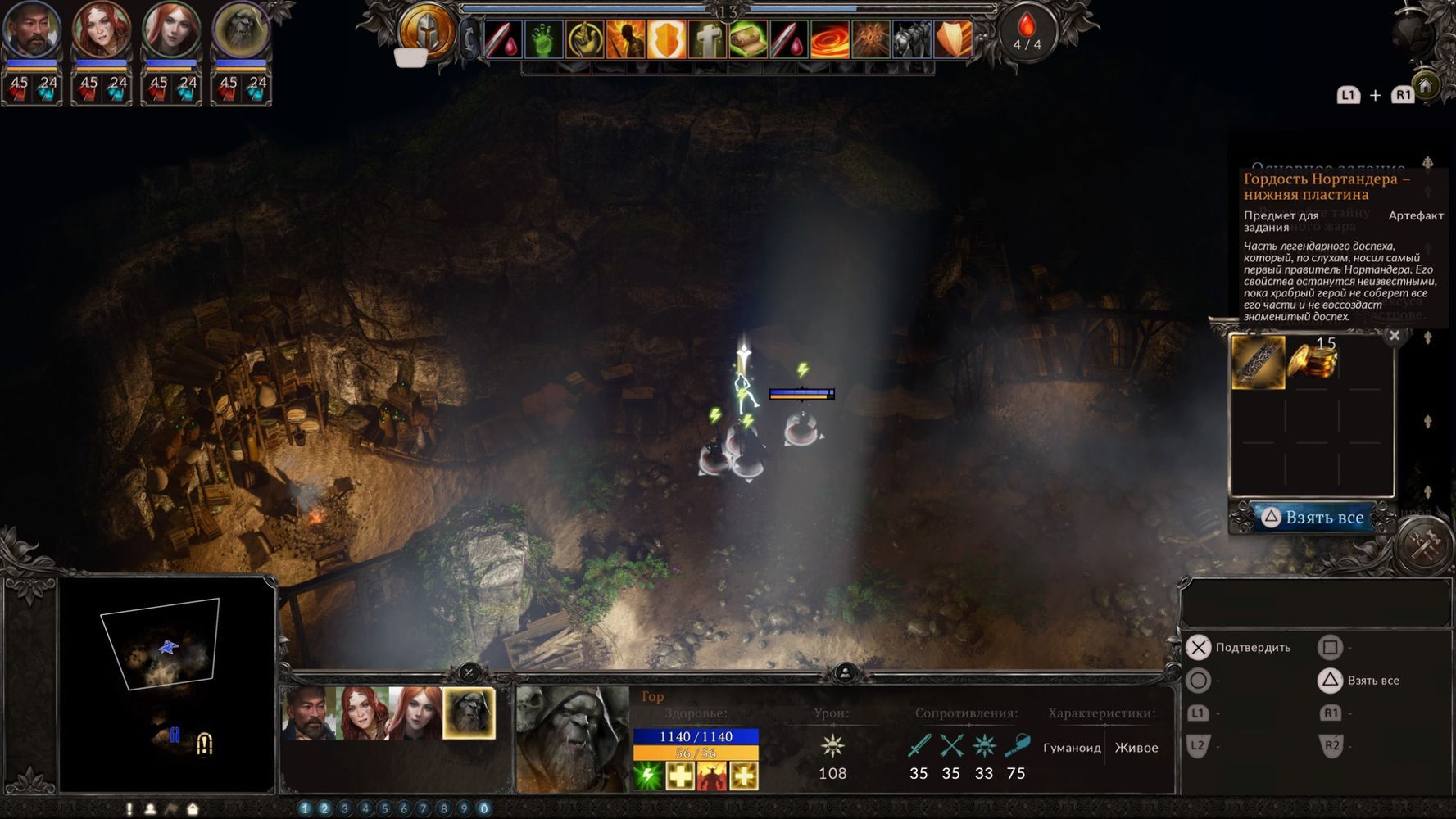Viewport: 1456px width, 819px height.
Task: Cast the burning warrior silhouette ability
Action: click(625, 38)
